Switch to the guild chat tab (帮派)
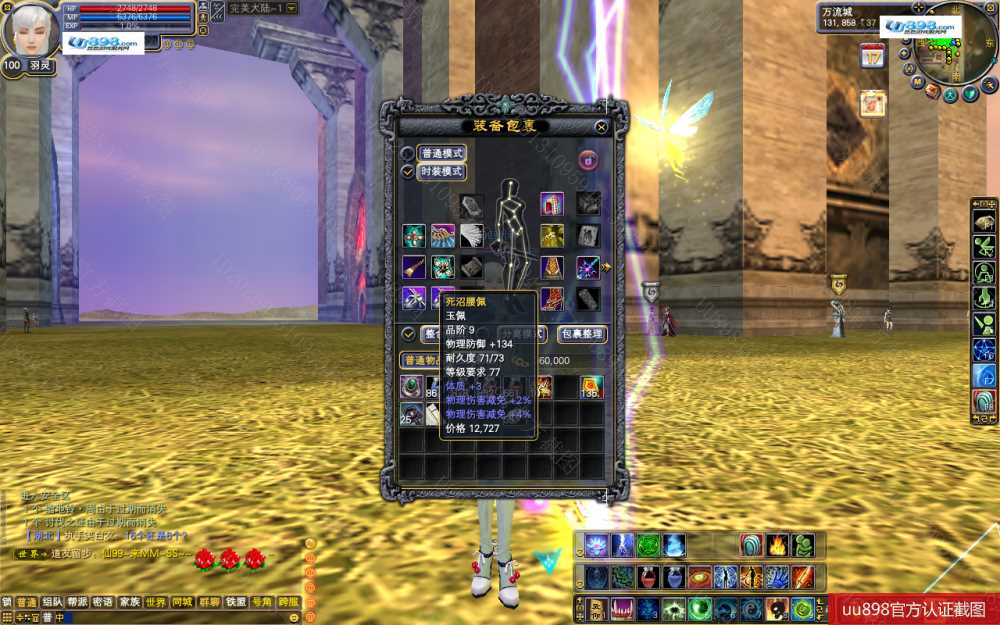Screen dimensions: 1000x625 [x=78, y=603]
